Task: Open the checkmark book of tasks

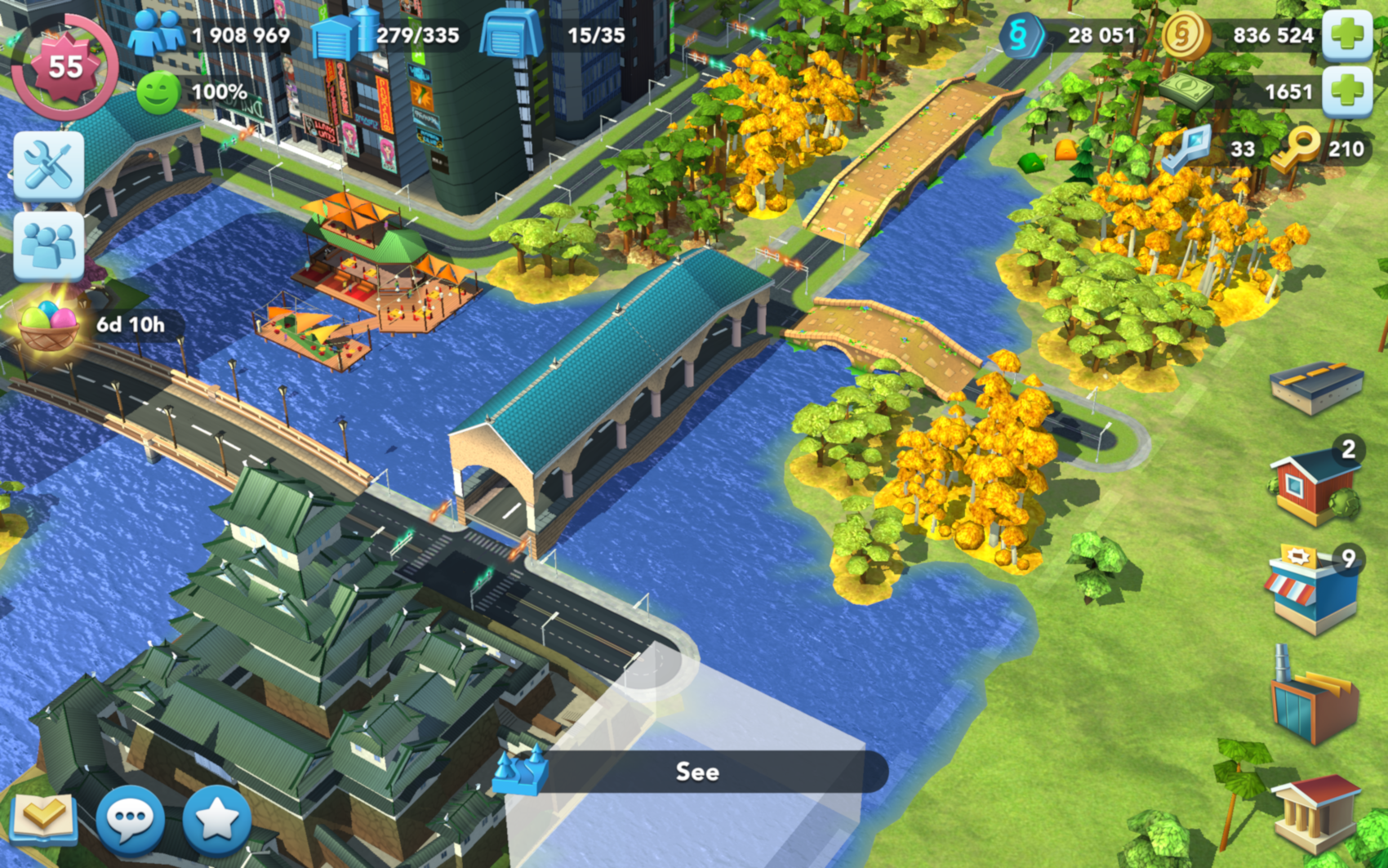Action: coord(44,817)
